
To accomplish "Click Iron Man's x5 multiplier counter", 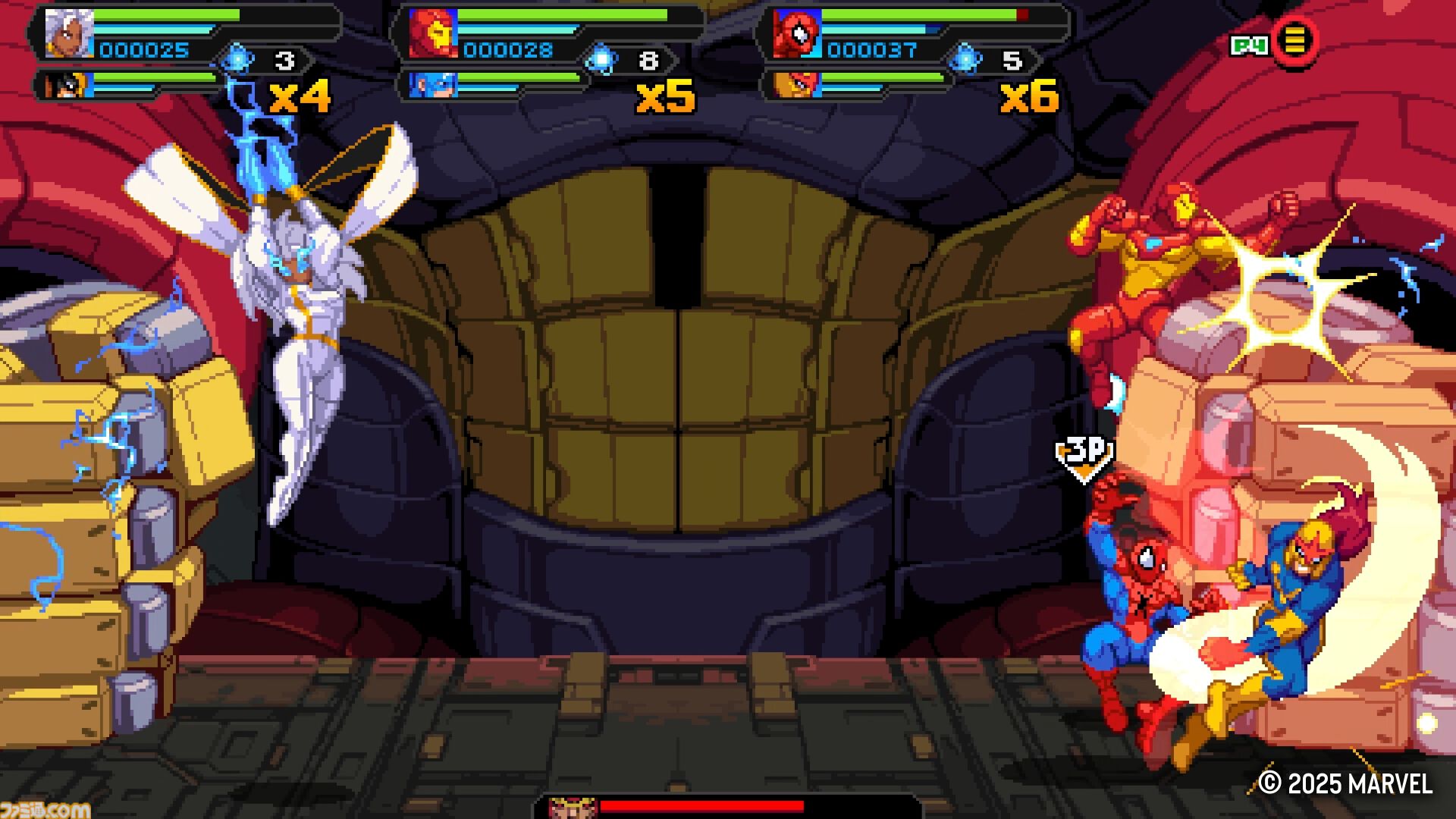I will 664,98.
